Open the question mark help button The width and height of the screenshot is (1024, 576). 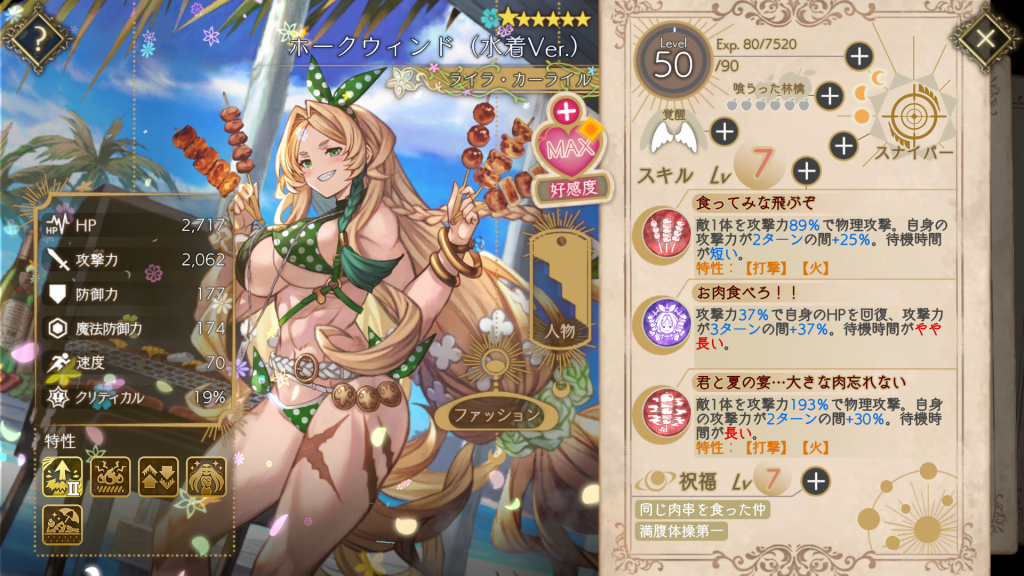[37, 39]
